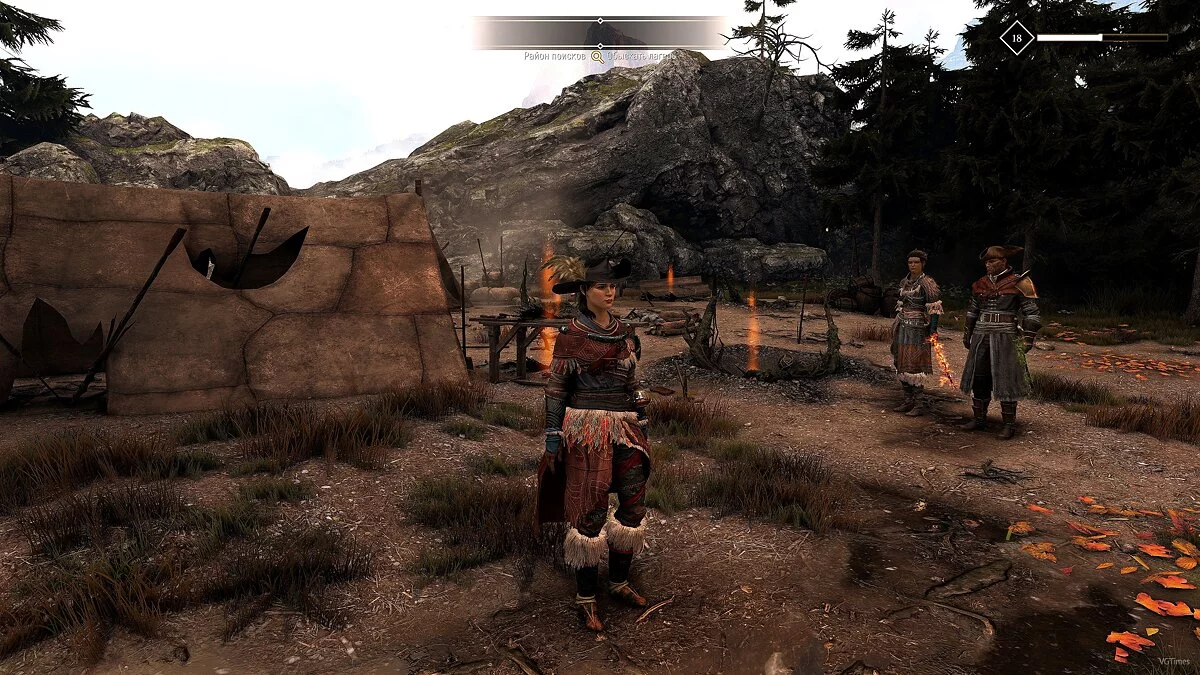Click the compass bar at the top
This screenshot has width=1200, height=675.
coord(600,32)
